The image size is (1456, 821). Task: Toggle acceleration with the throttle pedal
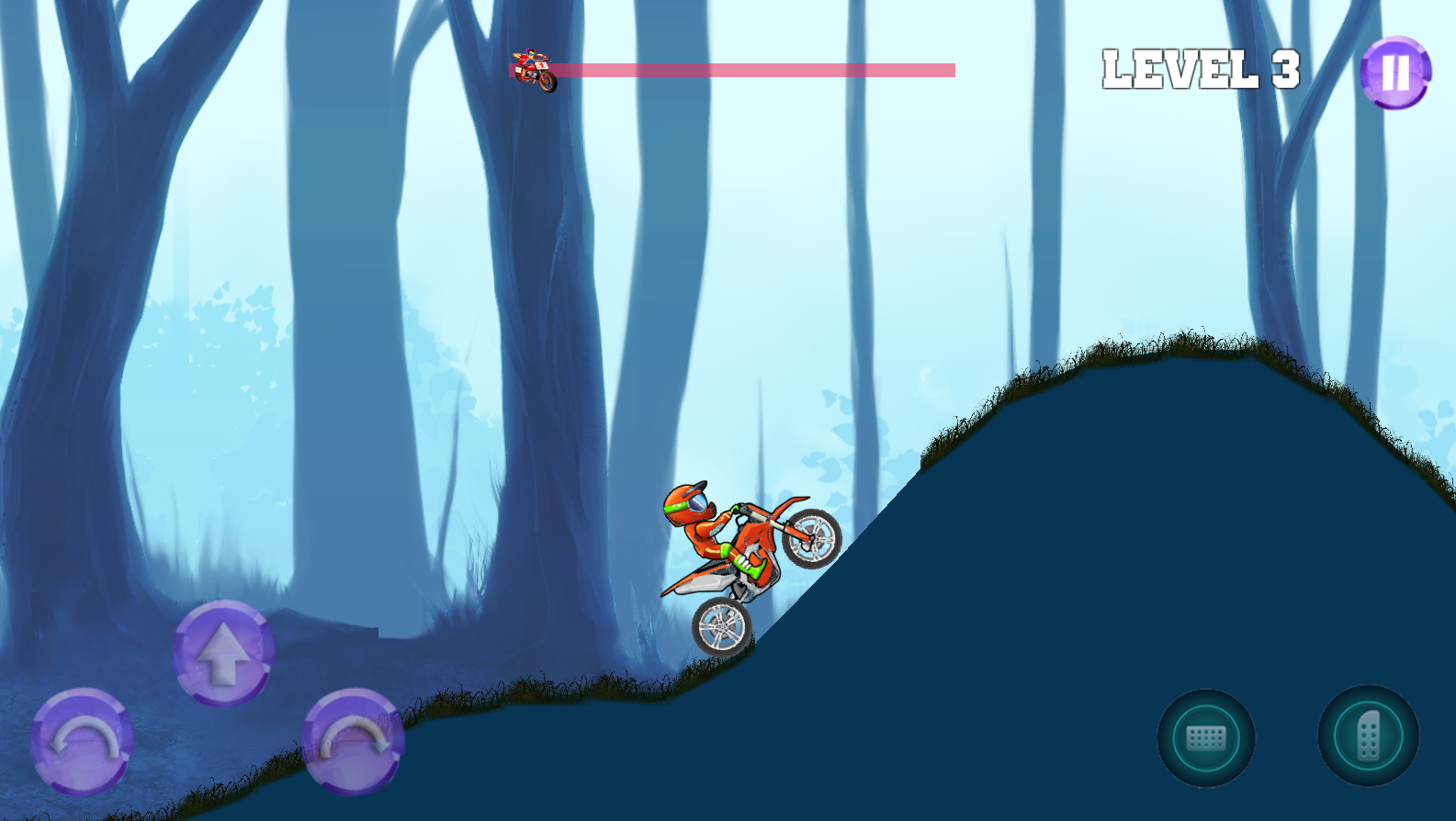click(x=1368, y=737)
